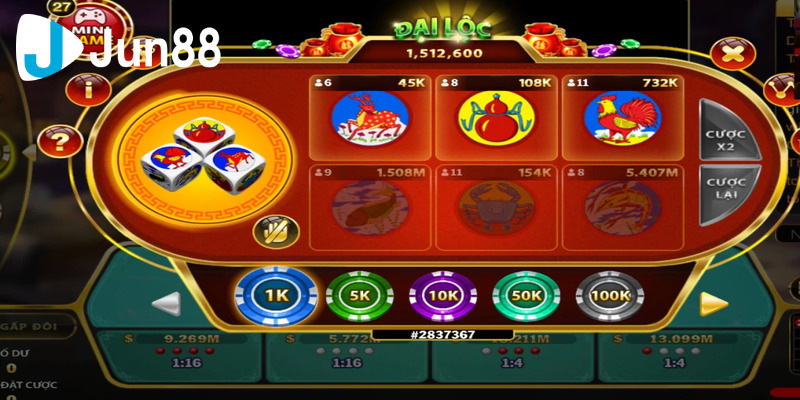Open the question mark help button

(62, 141)
